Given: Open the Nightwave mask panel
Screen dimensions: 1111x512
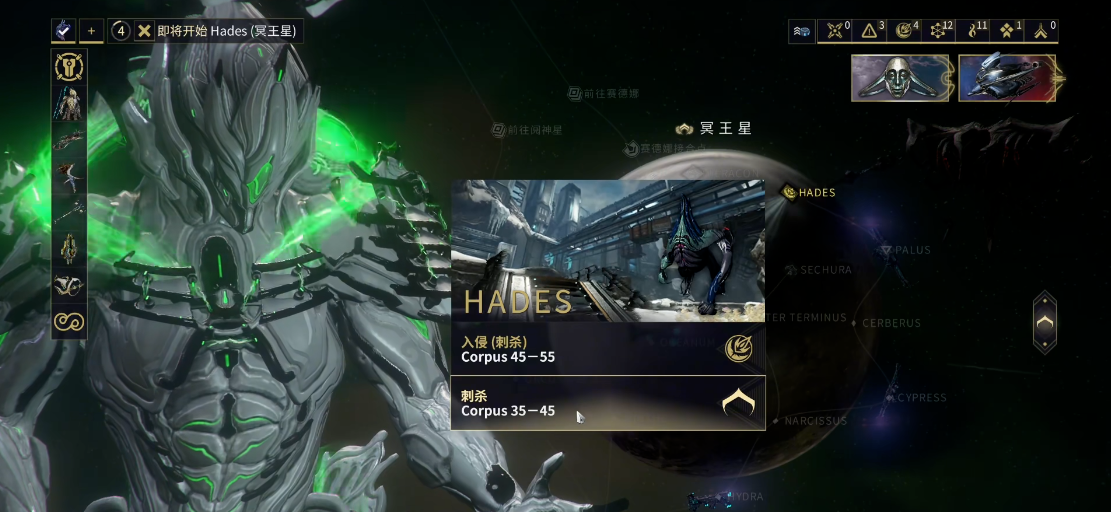Looking at the screenshot, I should [x=901, y=78].
